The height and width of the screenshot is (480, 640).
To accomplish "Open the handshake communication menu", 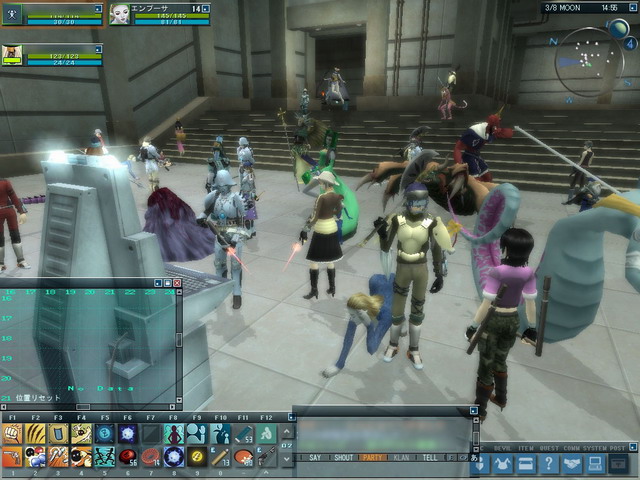I will [572, 464].
